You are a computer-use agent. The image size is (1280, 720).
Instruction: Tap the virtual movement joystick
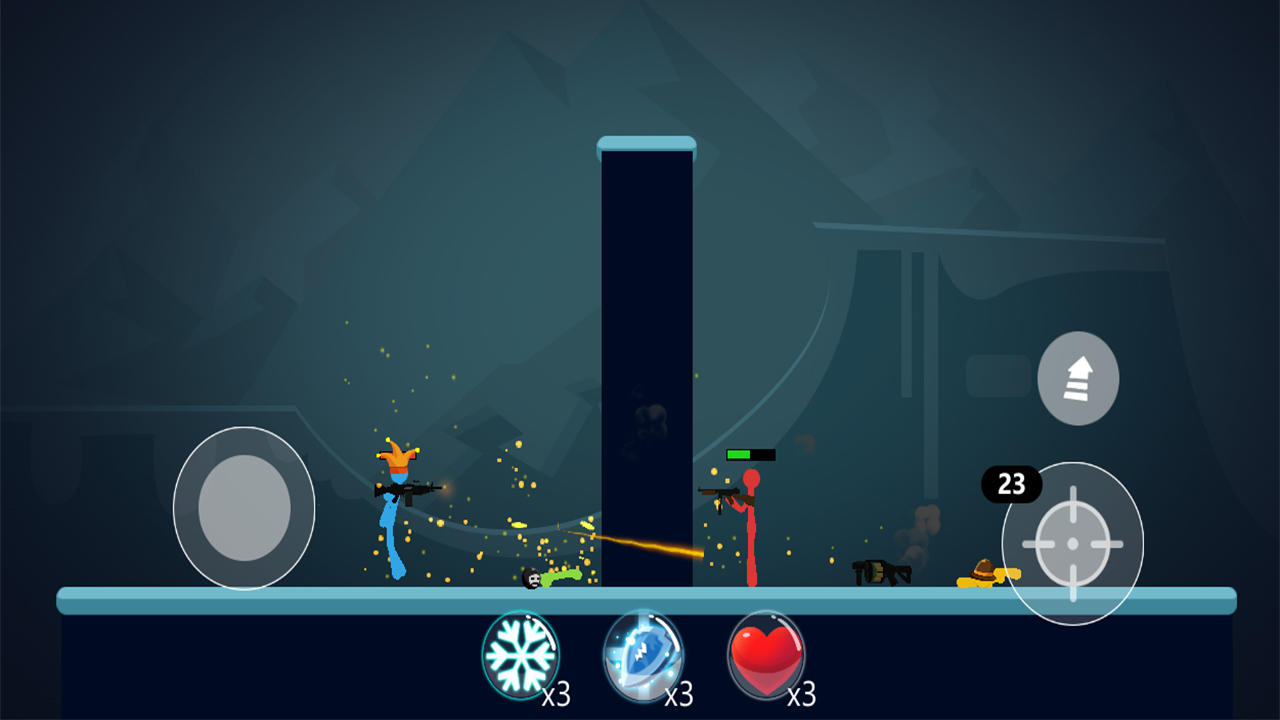click(x=244, y=508)
